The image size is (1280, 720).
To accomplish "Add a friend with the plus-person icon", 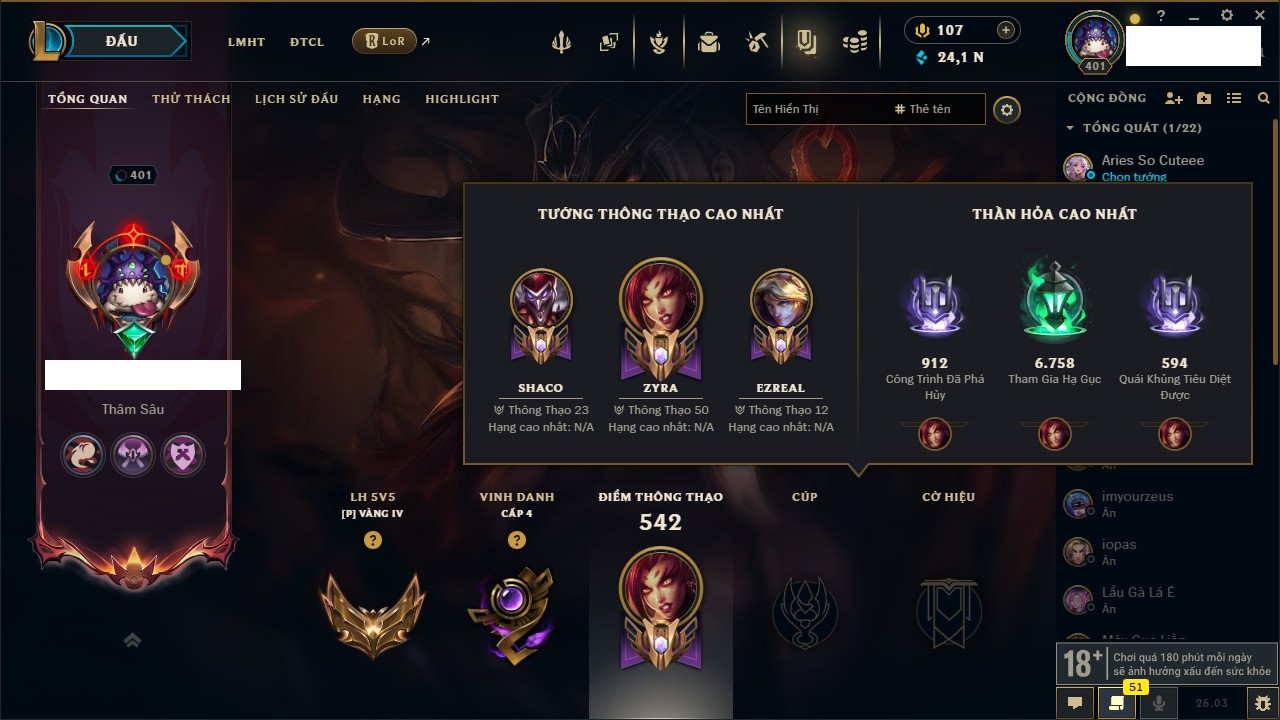I will pos(1174,98).
